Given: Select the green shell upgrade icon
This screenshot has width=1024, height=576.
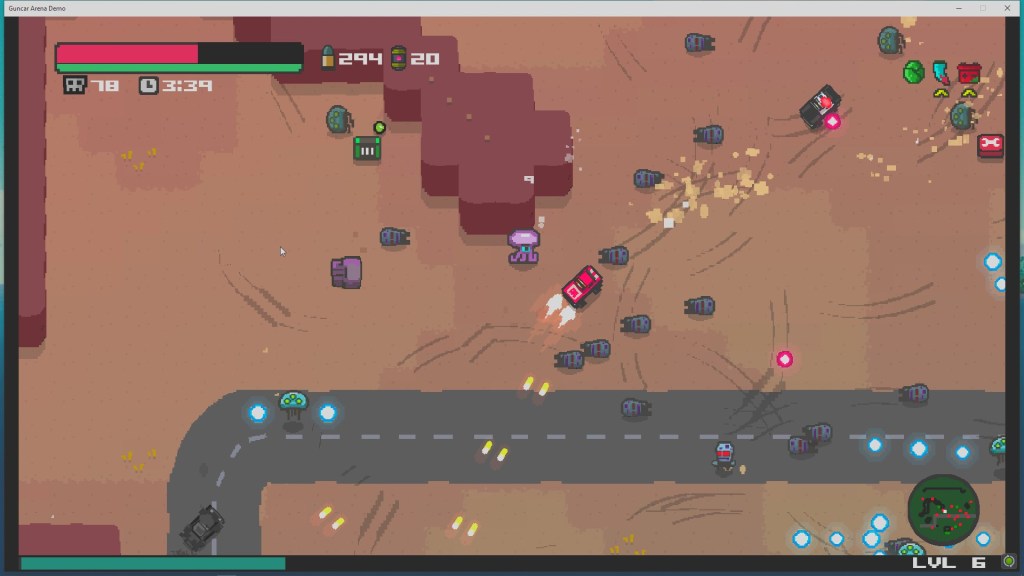Looking at the screenshot, I should 913,72.
